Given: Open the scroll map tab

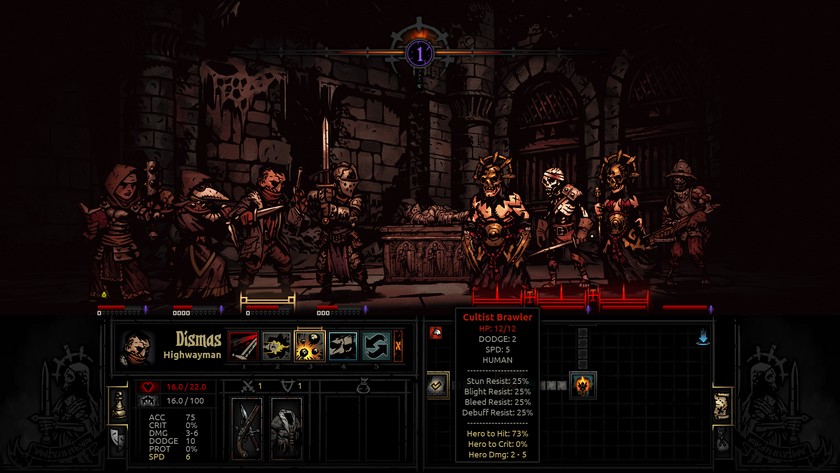Looking at the screenshot, I should coord(721,405).
